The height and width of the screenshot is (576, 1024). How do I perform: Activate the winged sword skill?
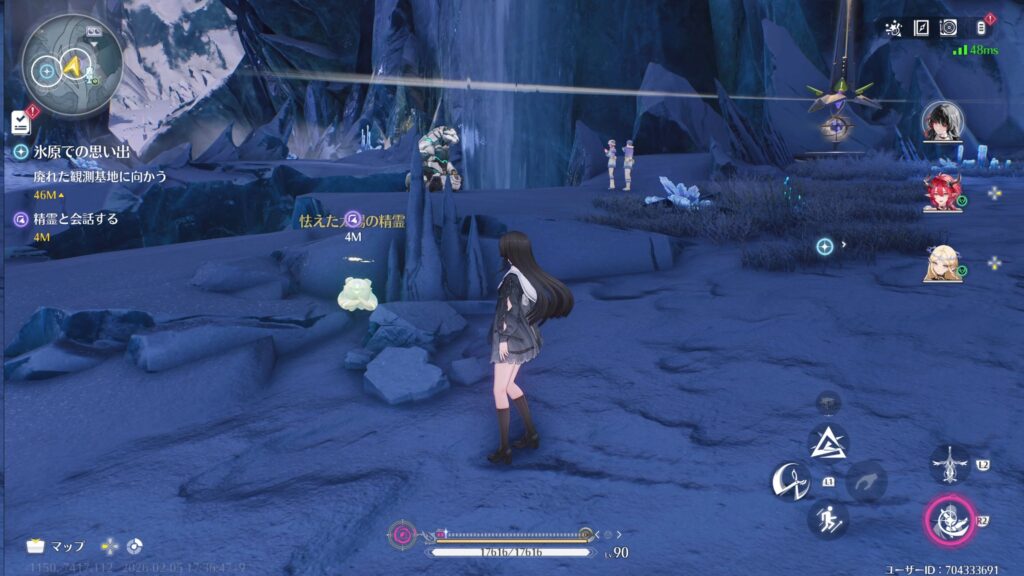click(x=948, y=465)
